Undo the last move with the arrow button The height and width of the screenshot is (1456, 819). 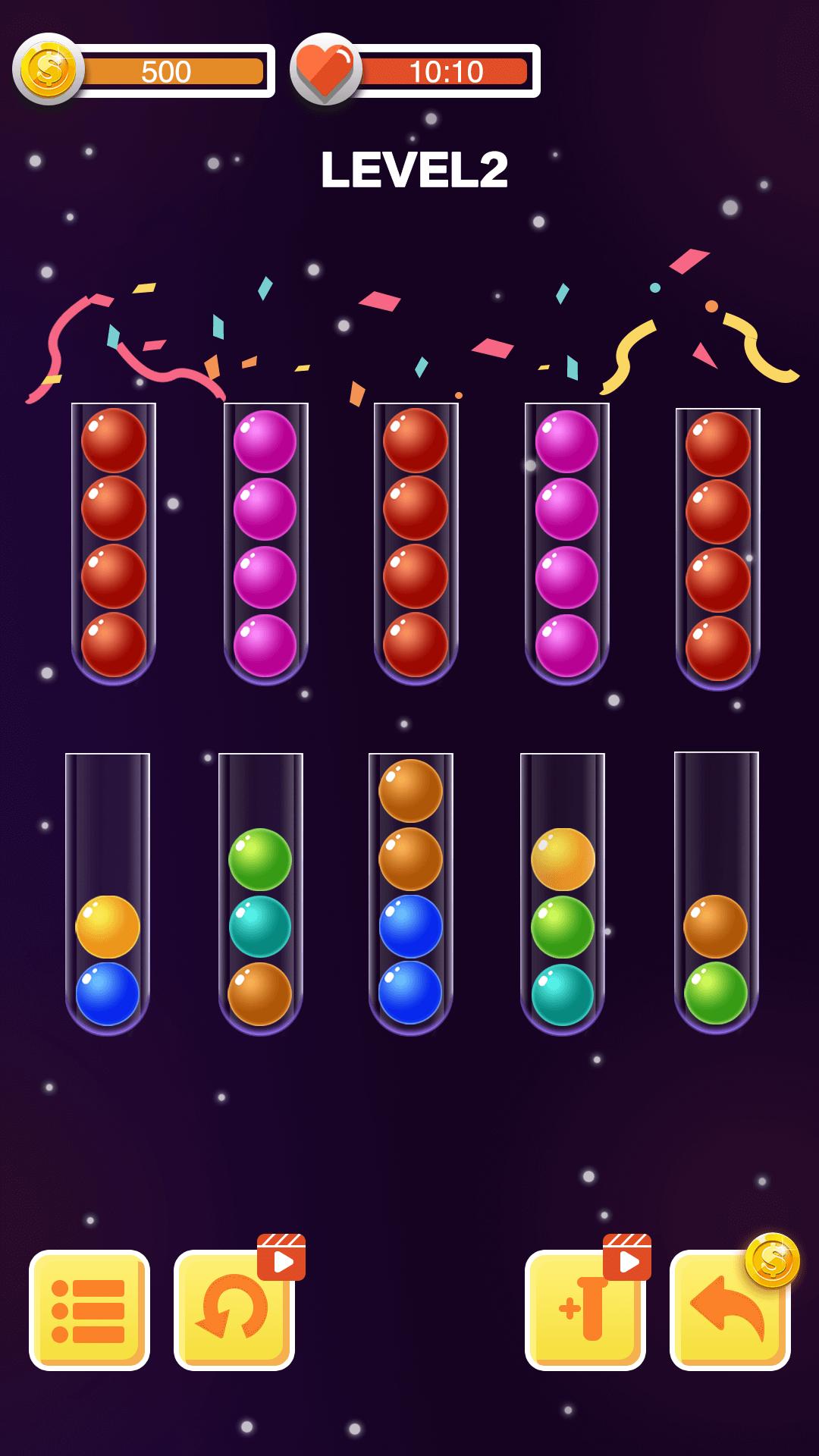pyautogui.click(x=730, y=1310)
